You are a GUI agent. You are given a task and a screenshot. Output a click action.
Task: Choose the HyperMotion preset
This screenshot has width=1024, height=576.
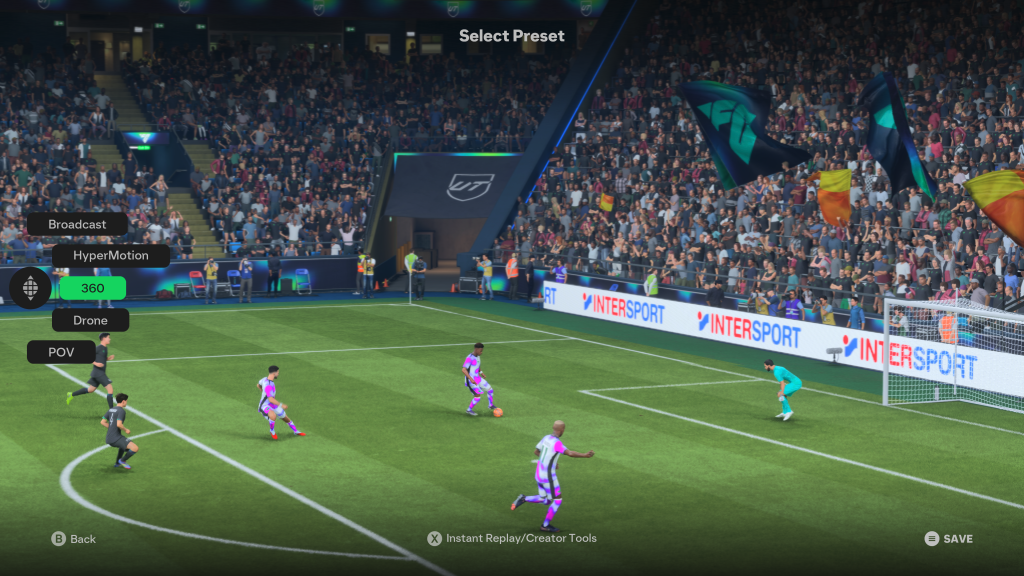click(110, 256)
